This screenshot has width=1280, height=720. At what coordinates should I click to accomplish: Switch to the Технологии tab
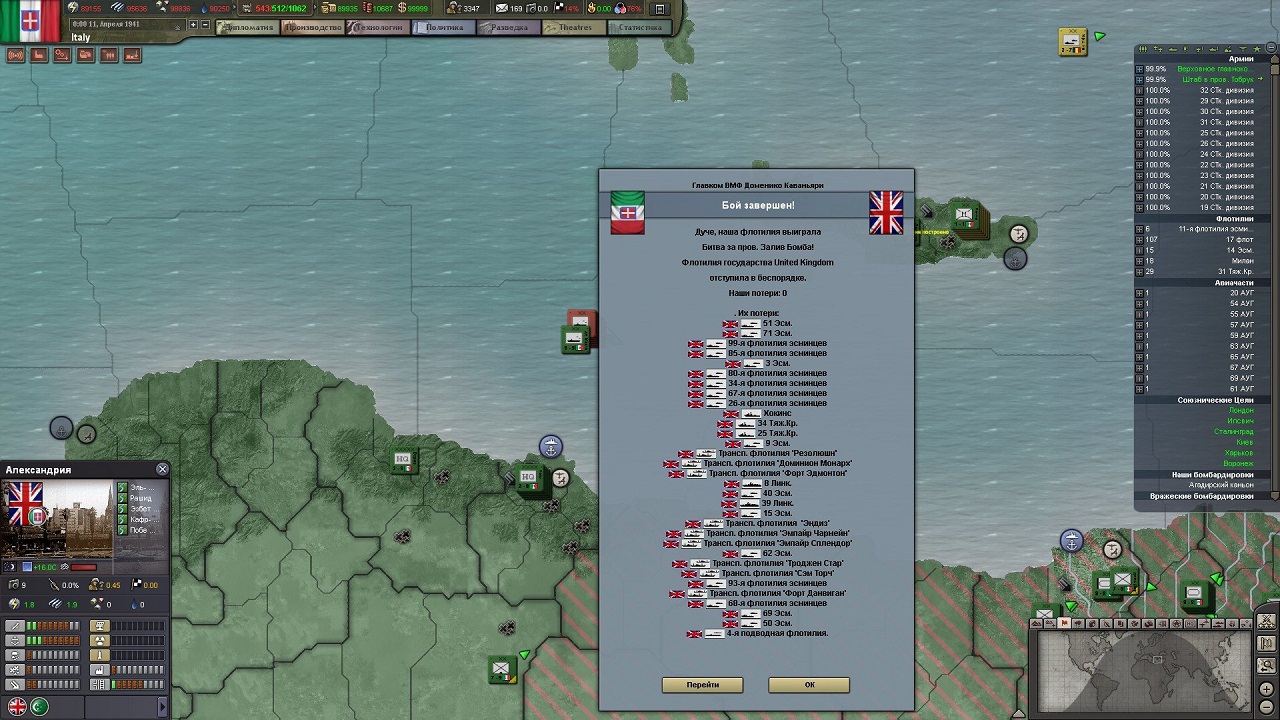[x=378, y=28]
